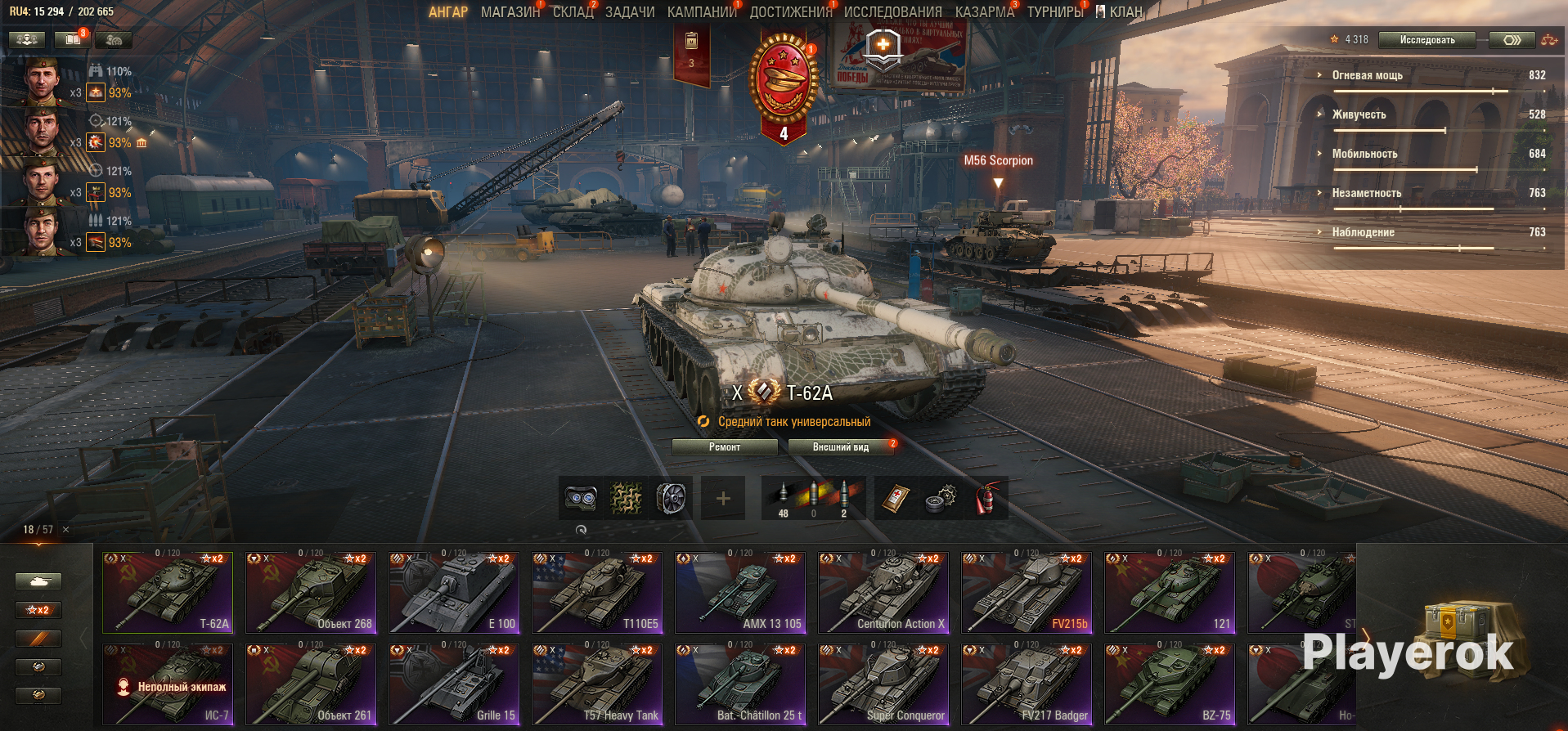Select the Объект 268 tank card
This screenshot has height=731, width=1568.
(x=311, y=593)
